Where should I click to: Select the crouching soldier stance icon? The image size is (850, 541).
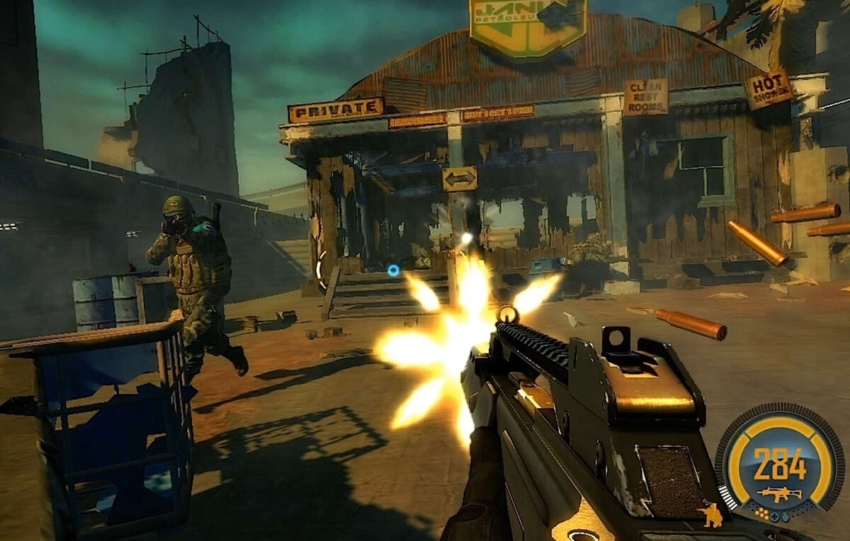pyautogui.click(x=712, y=515)
